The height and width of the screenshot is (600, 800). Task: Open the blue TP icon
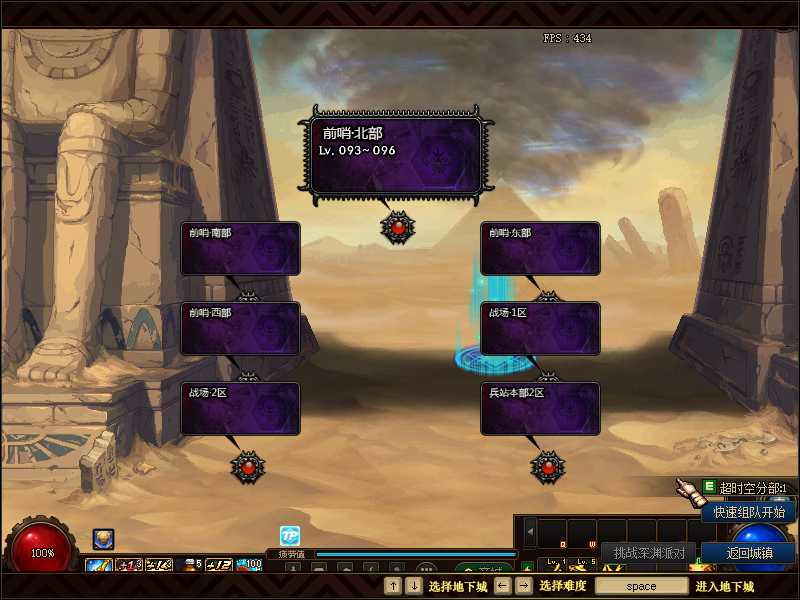click(289, 536)
